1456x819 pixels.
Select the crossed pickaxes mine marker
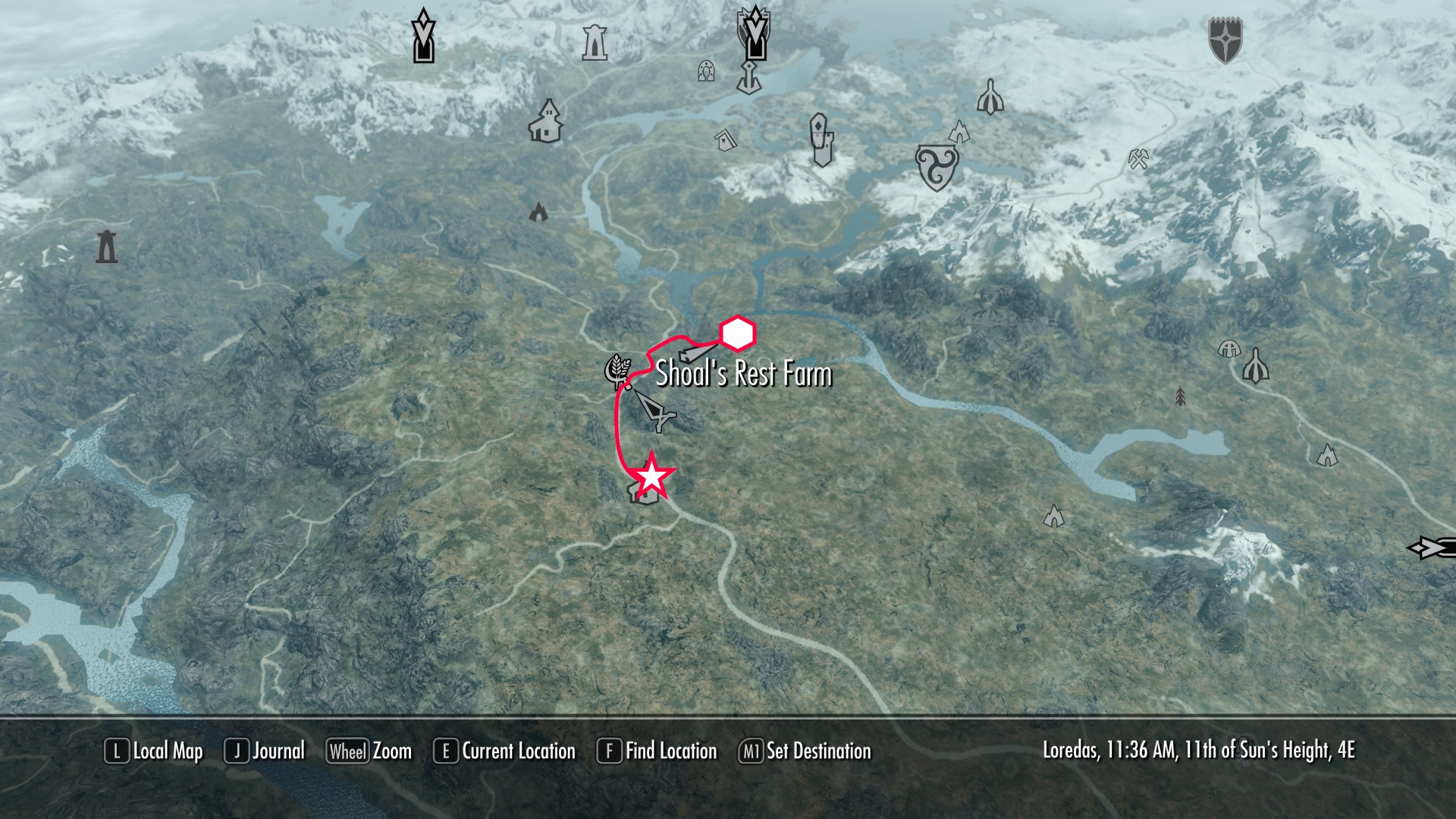coord(1138,159)
